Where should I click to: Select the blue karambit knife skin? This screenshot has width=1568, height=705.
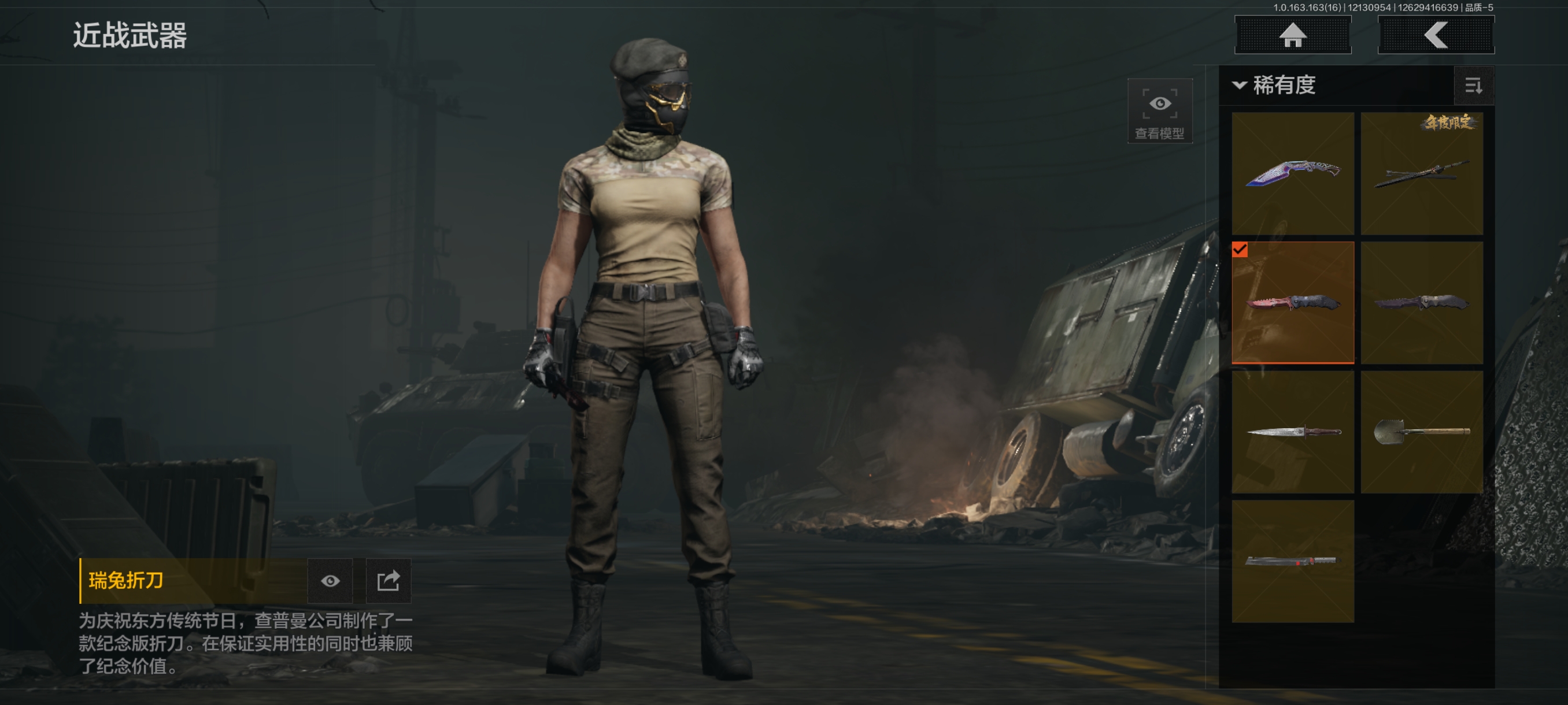[x=1292, y=173]
